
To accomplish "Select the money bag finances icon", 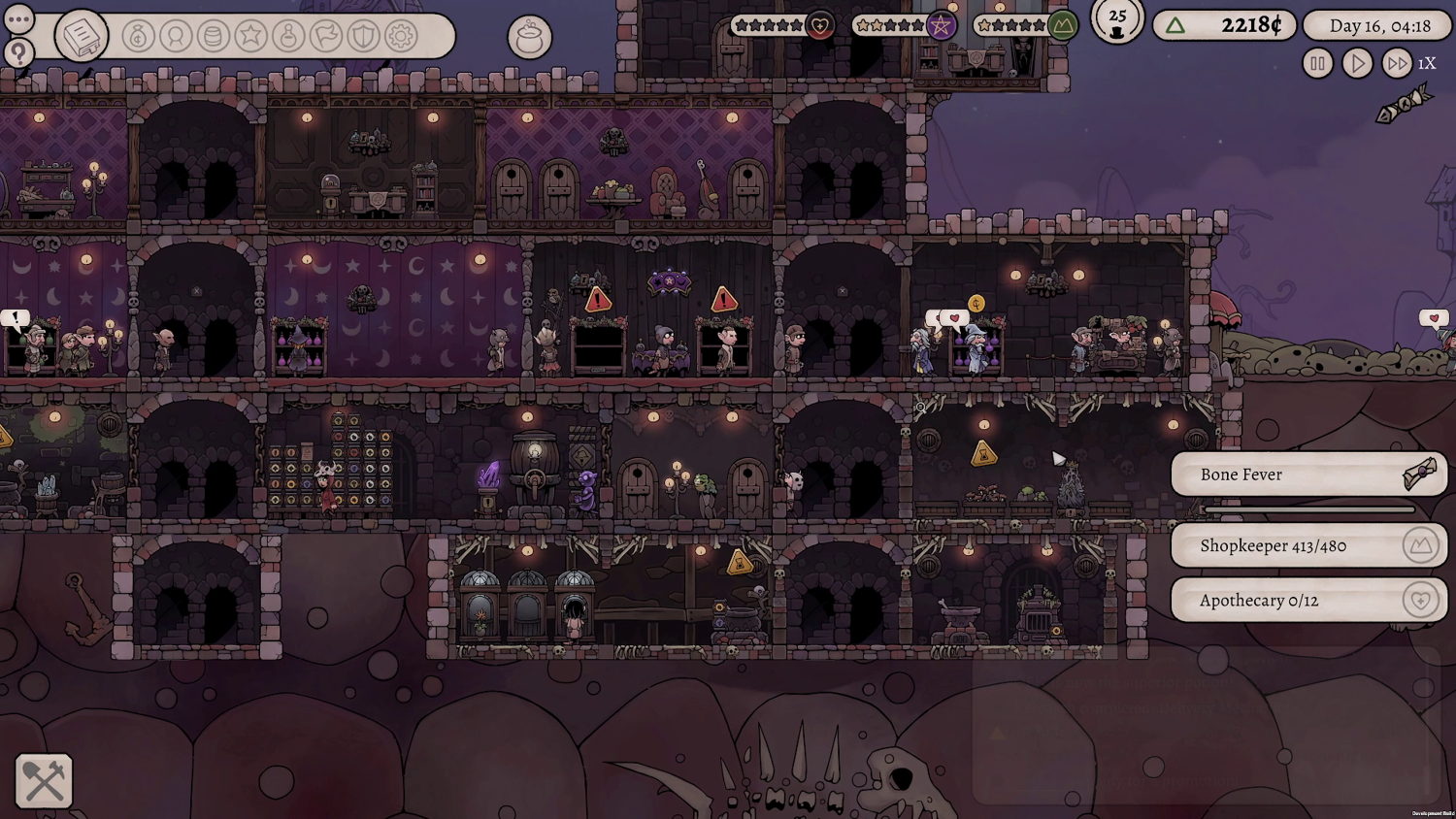I will coord(139,37).
